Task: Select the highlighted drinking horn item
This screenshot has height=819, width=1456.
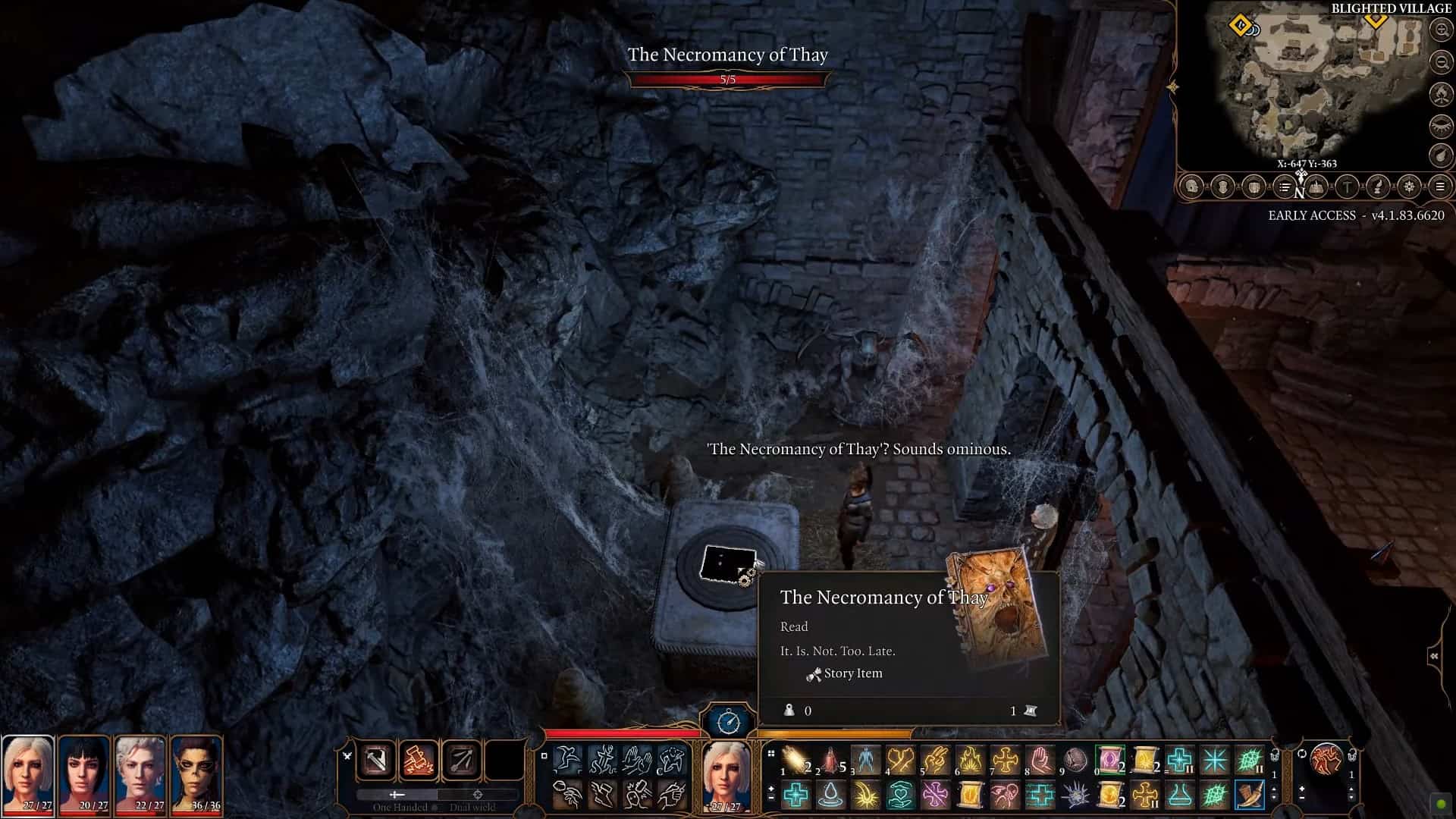Action: (1248, 795)
